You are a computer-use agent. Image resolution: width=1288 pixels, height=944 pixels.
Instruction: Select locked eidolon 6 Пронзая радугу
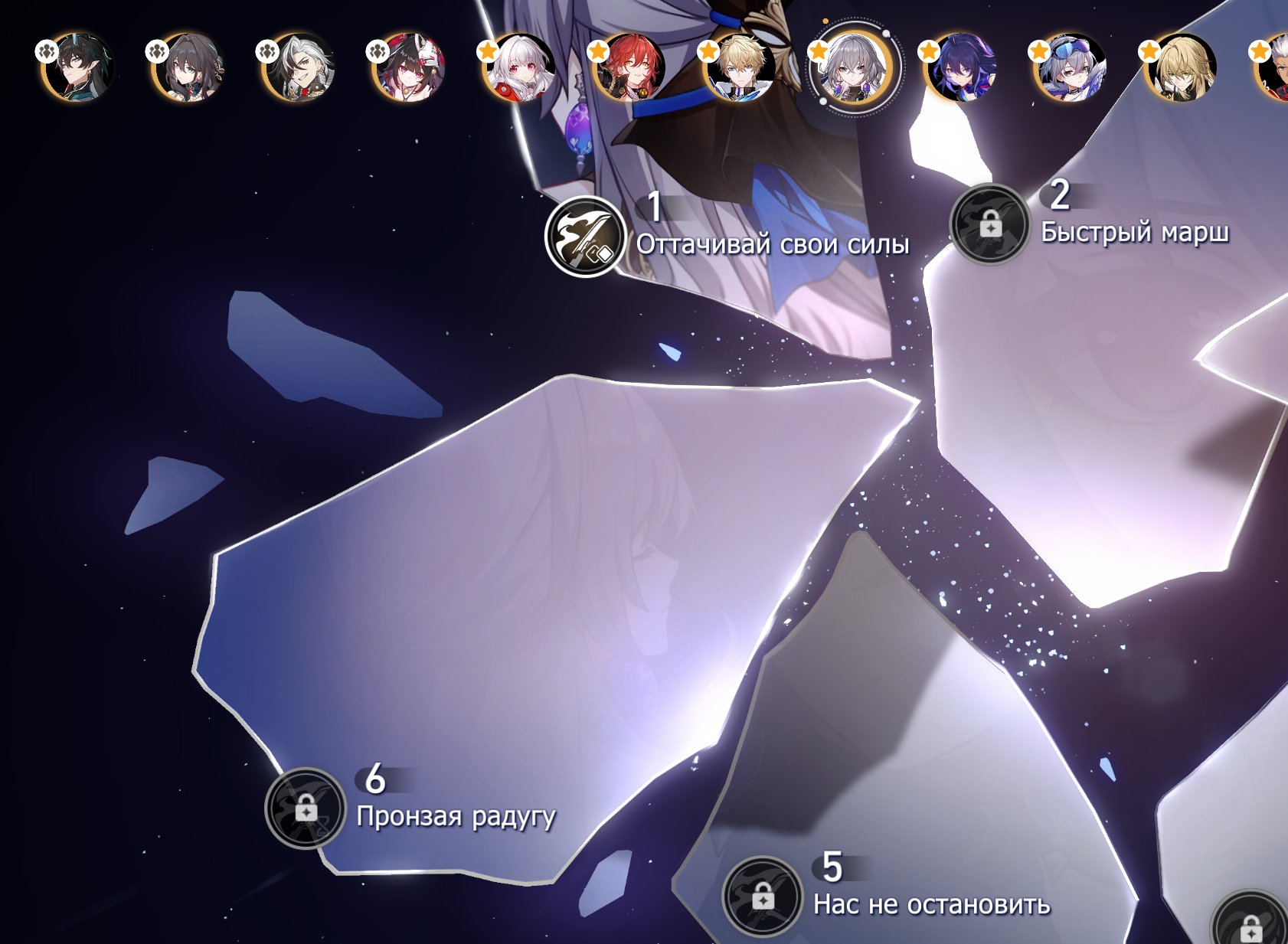306,808
